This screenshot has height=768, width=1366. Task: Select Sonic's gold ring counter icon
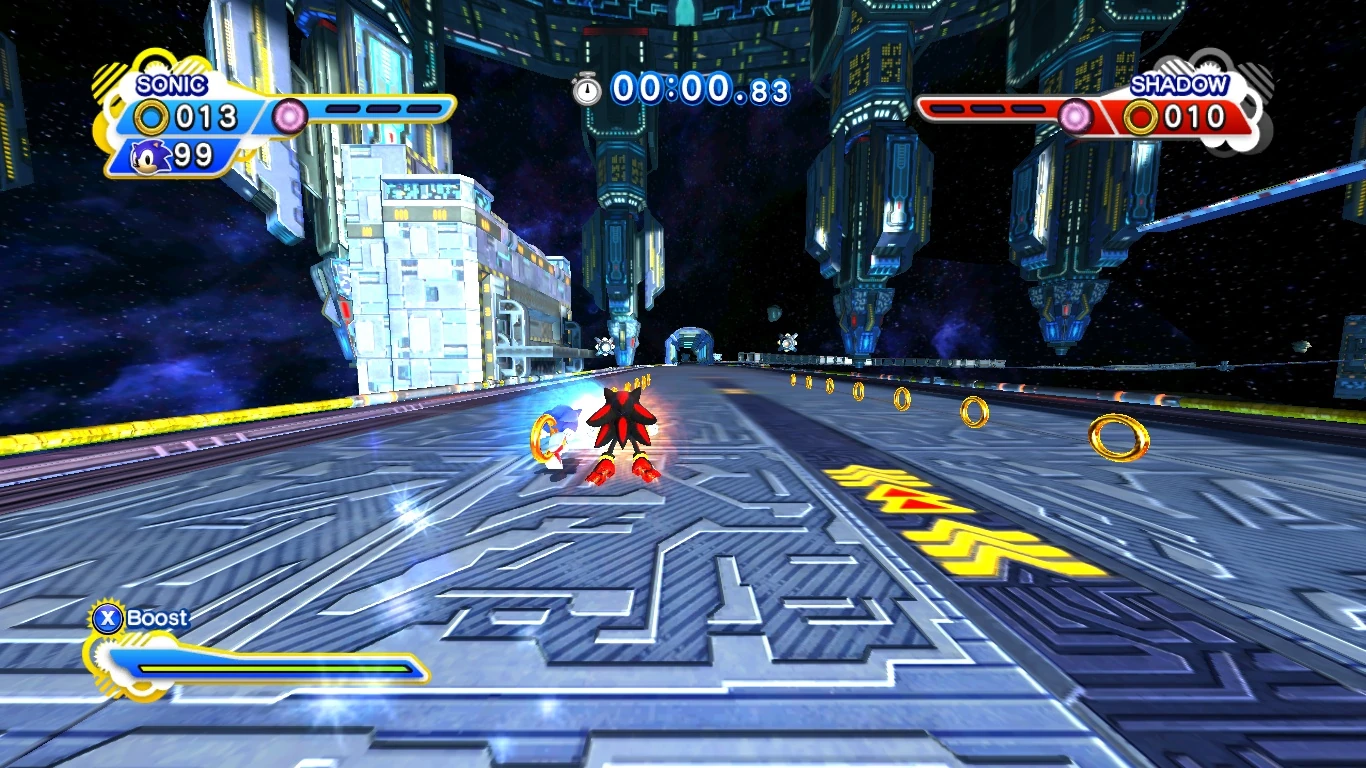152,118
